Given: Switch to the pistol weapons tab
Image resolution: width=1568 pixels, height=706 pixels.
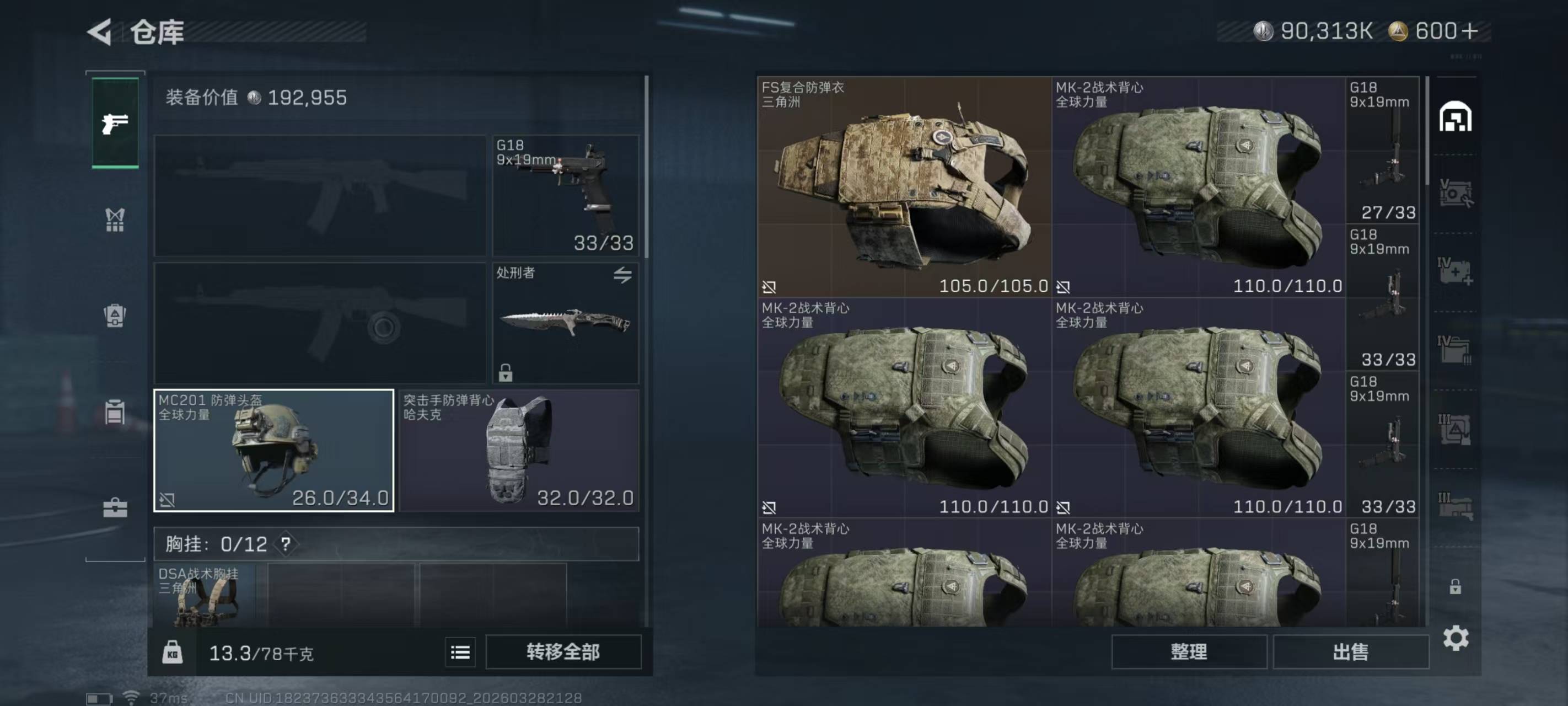Looking at the screenshot, I should (x=115, y=124).
